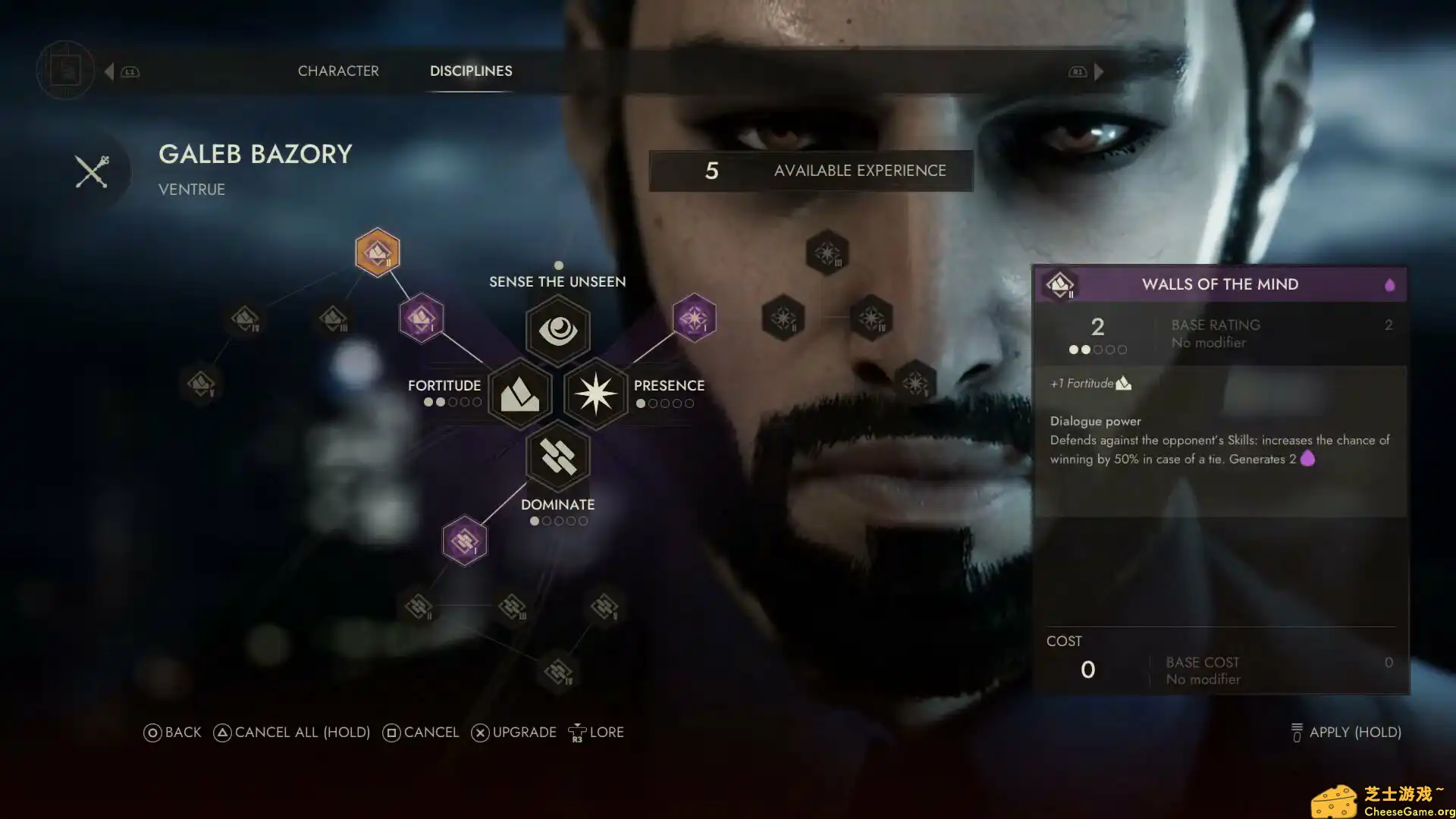The image size is (1456, 819).
Task: Choose Cancel All (Hold)
Action: click(292, 733)
